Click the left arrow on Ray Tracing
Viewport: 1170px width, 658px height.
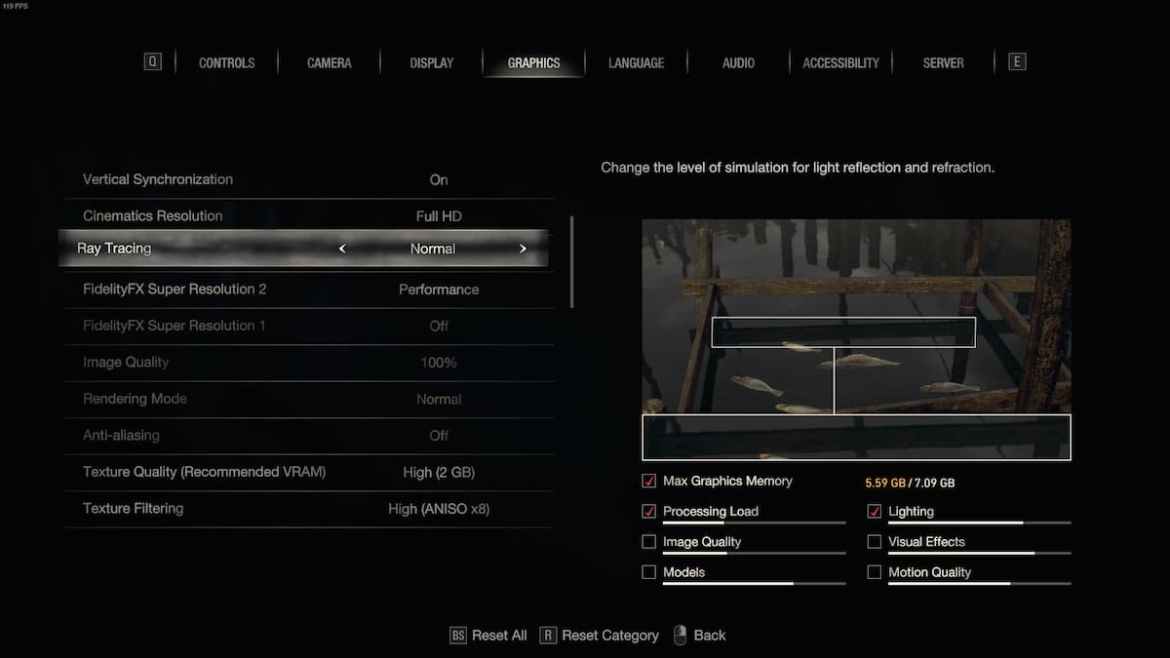click(342, 249)
